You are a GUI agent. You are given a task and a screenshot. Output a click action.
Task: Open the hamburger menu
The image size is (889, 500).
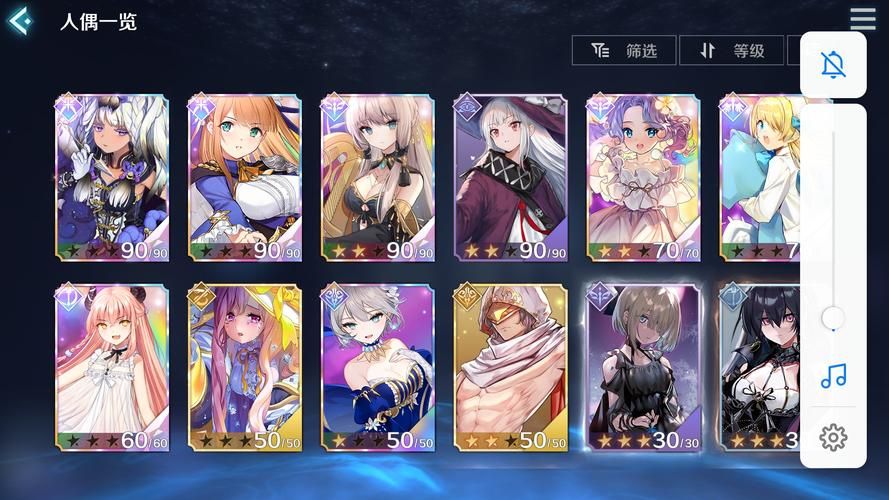[x=863, y=19]
